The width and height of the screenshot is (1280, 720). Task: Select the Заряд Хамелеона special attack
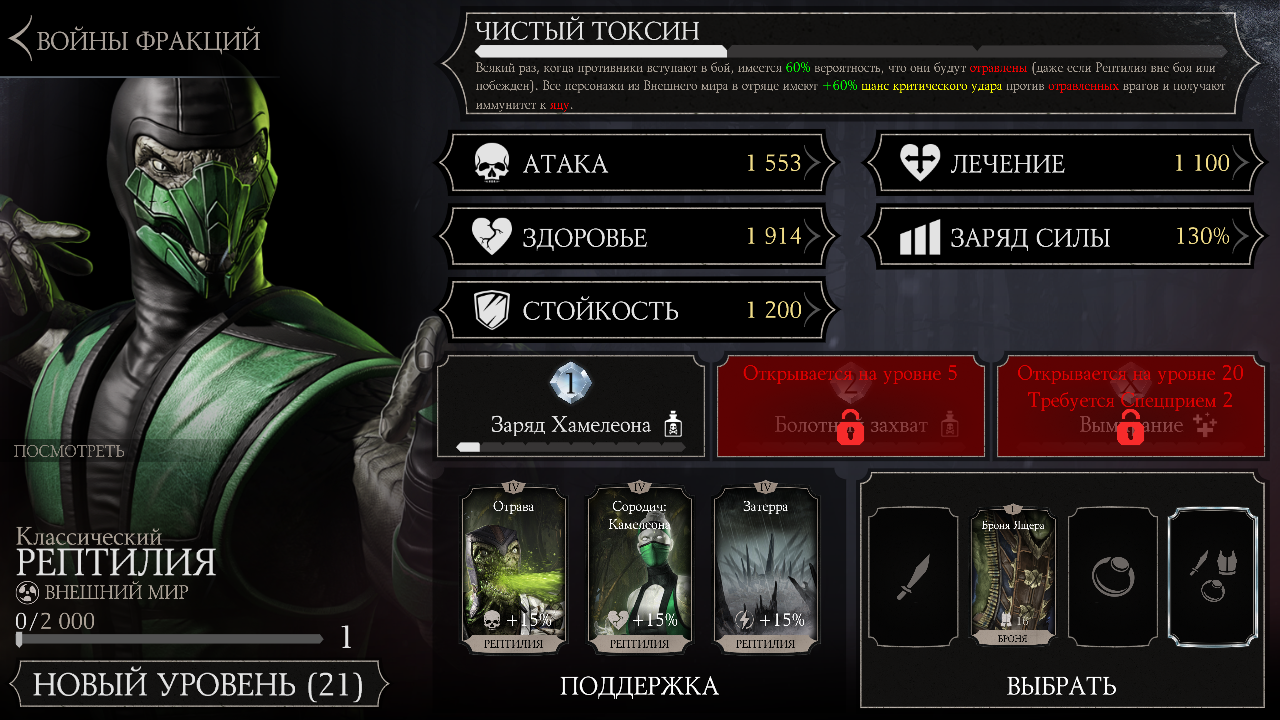click(x=571, y=407)
